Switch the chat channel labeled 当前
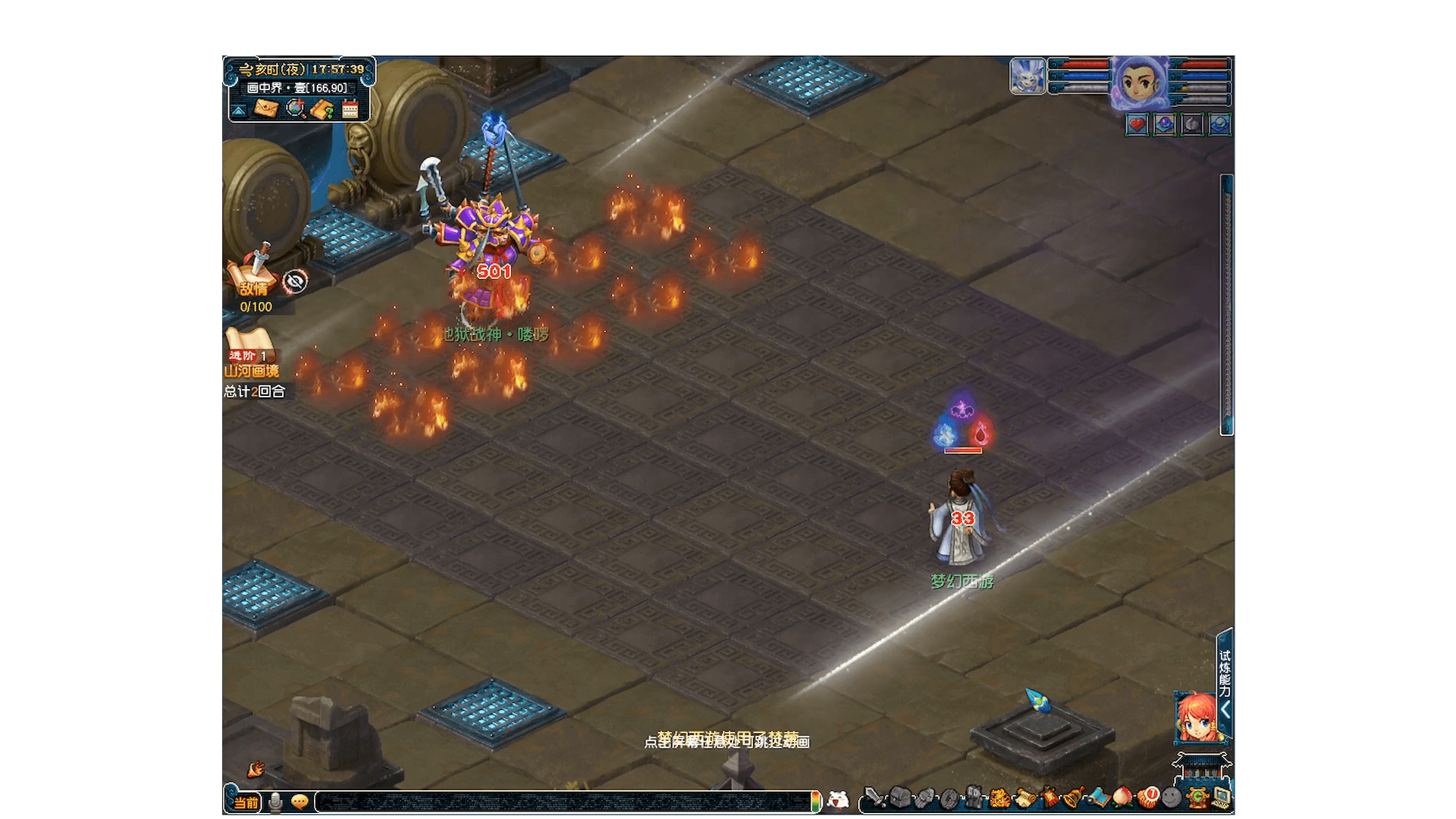 [x=245, y=802]
